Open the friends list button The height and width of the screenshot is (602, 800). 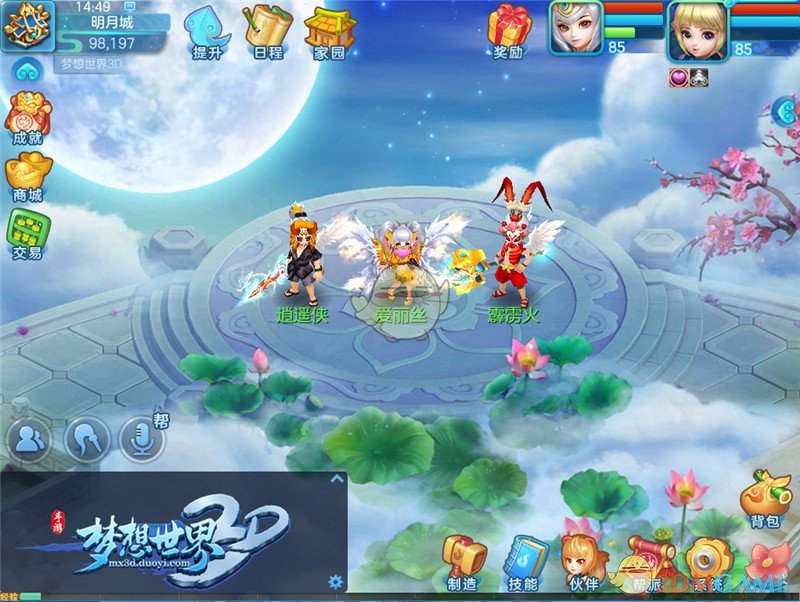tap(32, 438)
